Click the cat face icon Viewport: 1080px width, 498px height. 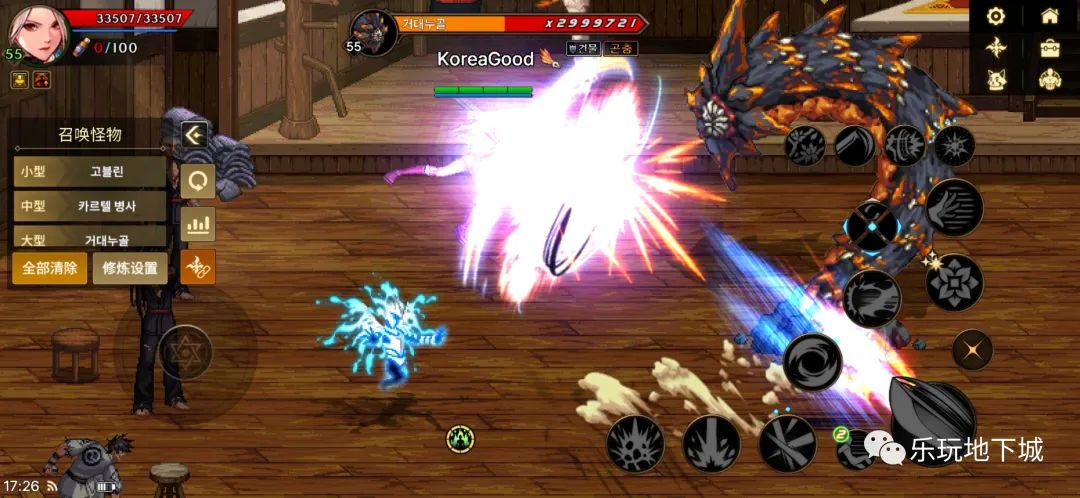pos(995,79)
